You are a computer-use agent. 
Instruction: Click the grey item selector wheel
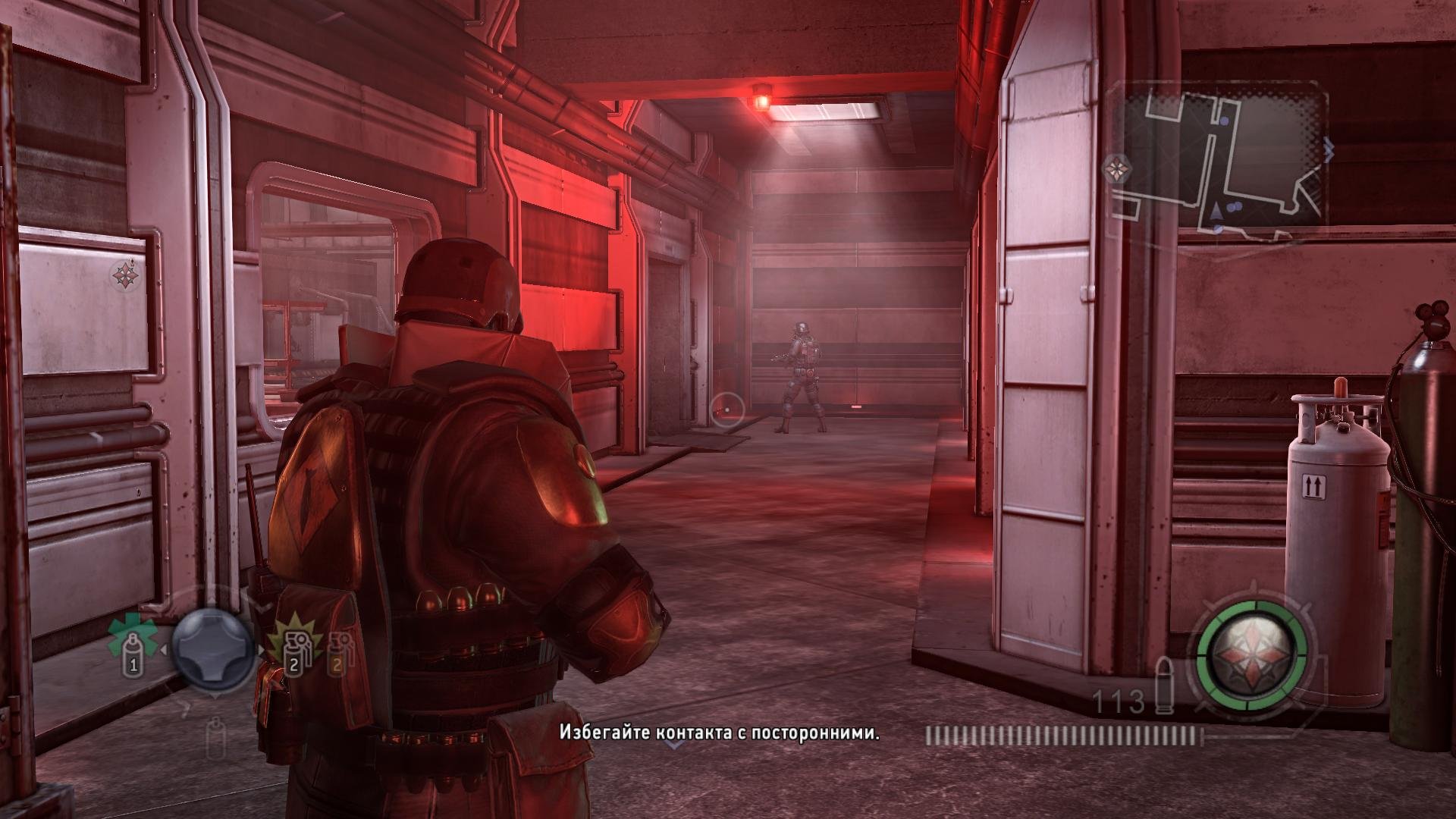pos(212,646)
